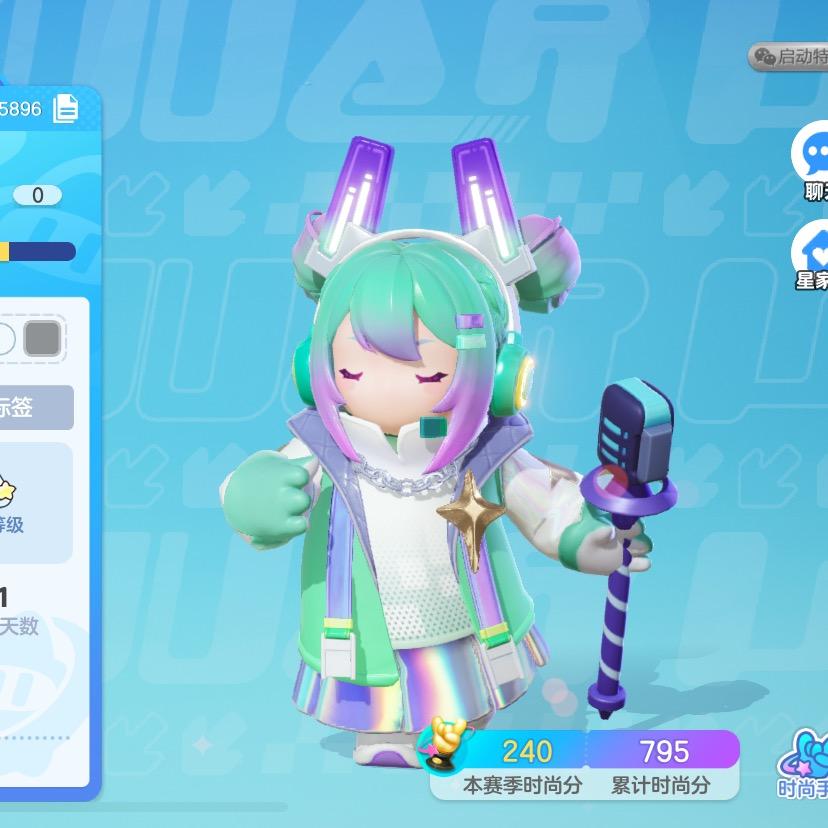Open the fashion handbook (时尚手册) icon
Screen dimensions: 828x828
pos(806,760)
